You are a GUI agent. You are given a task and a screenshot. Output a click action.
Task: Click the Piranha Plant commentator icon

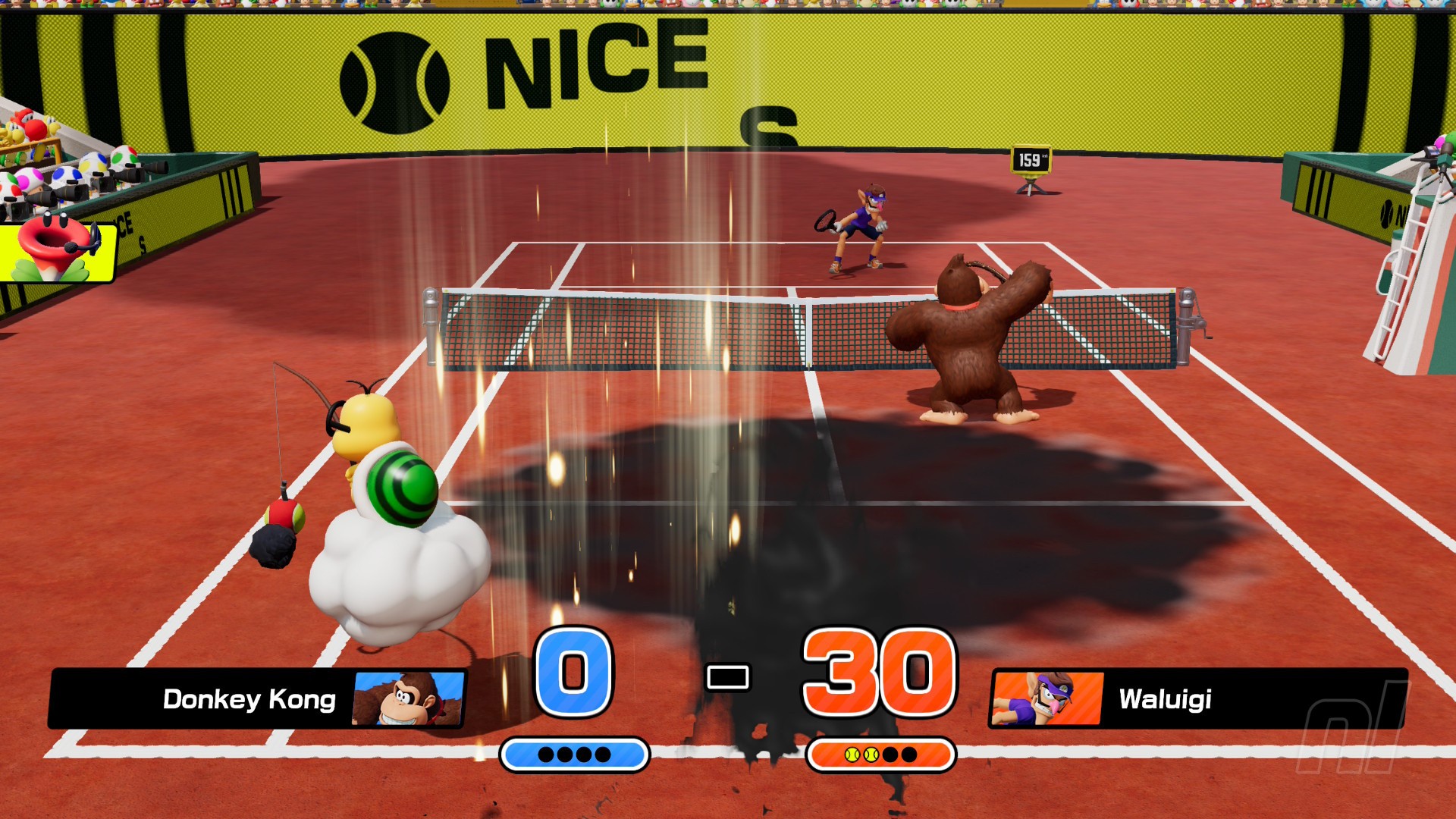click(x=56, y=250)
